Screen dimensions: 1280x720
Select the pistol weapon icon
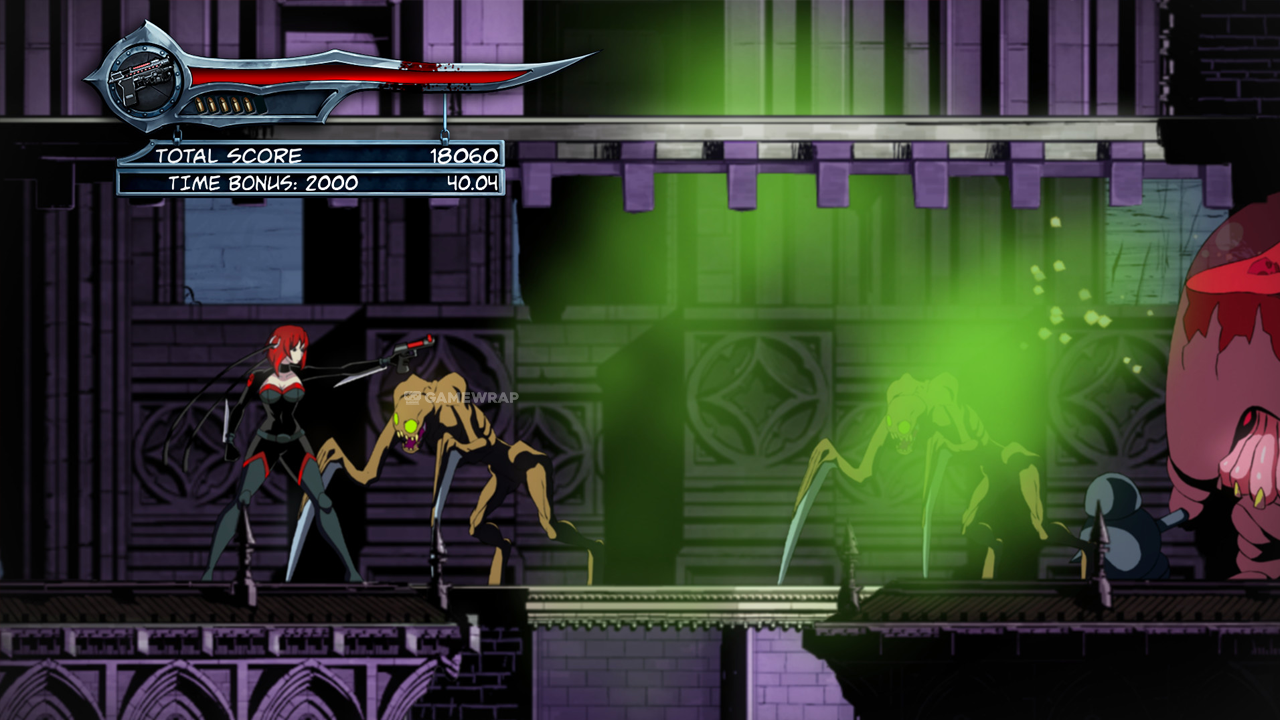[x=143, y=76]
